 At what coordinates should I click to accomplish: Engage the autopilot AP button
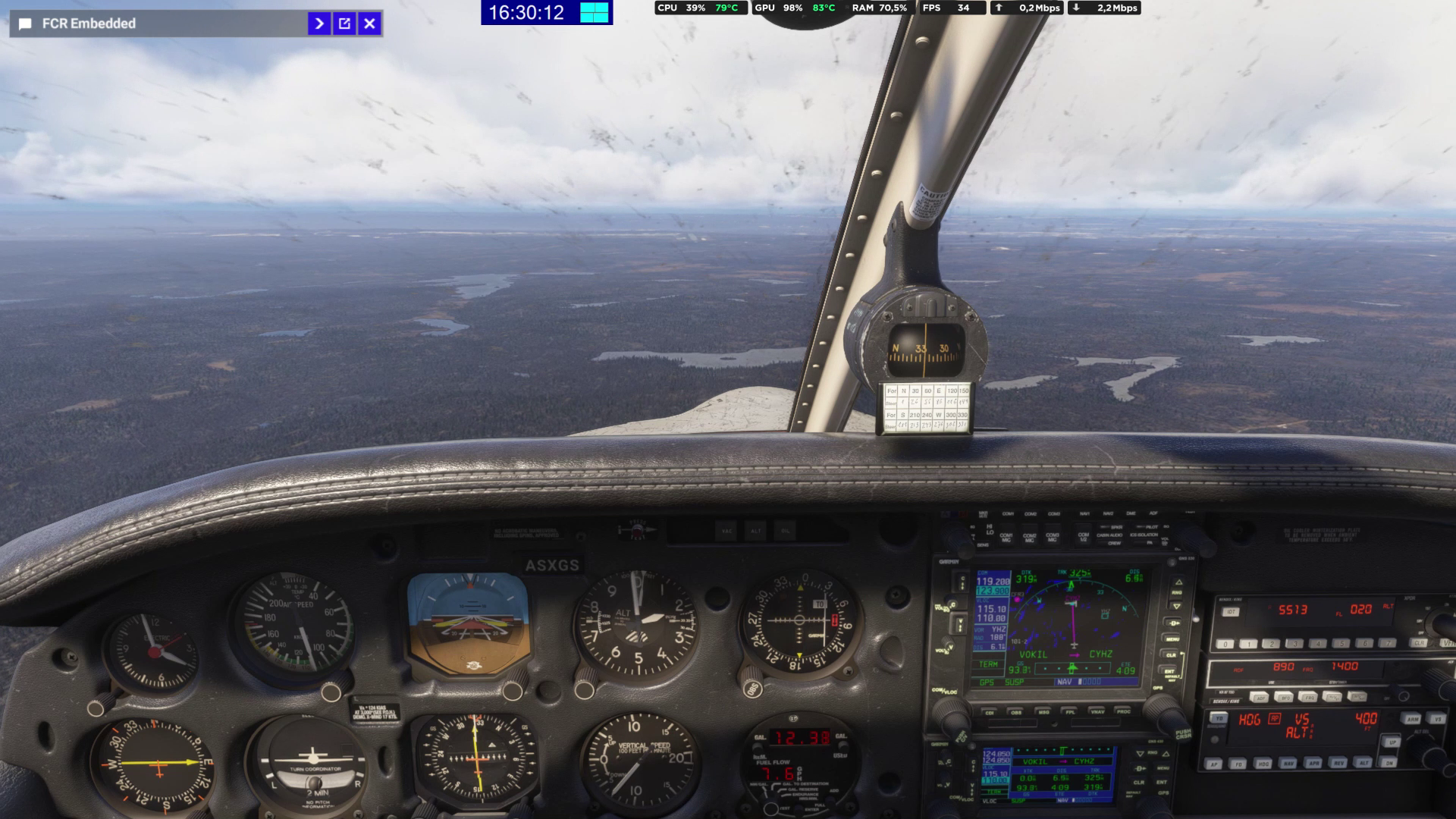[x=1213, y=764]
